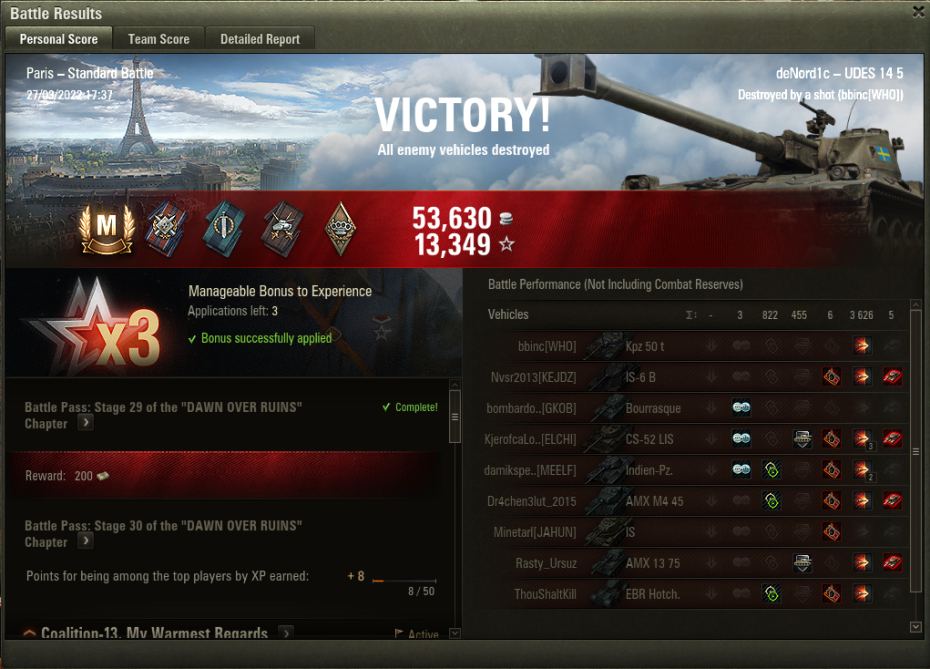Close the Battle Results window

coord(918,12)
